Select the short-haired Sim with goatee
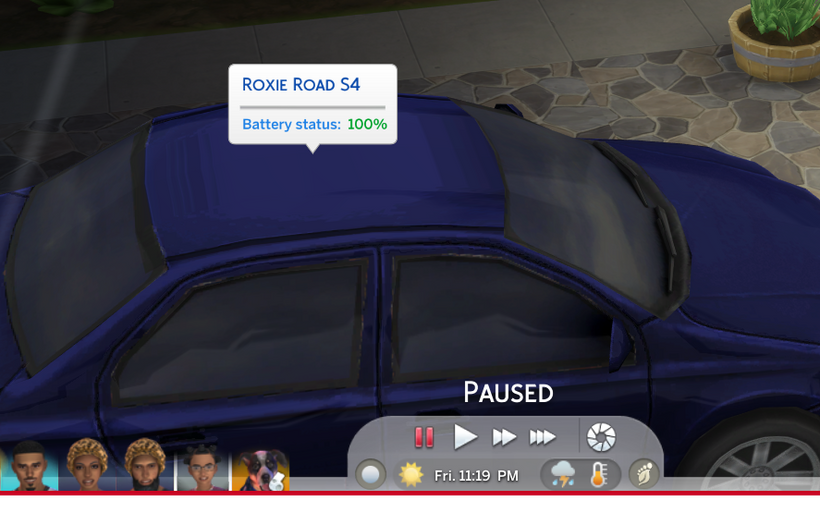 [x=30, y=466]
